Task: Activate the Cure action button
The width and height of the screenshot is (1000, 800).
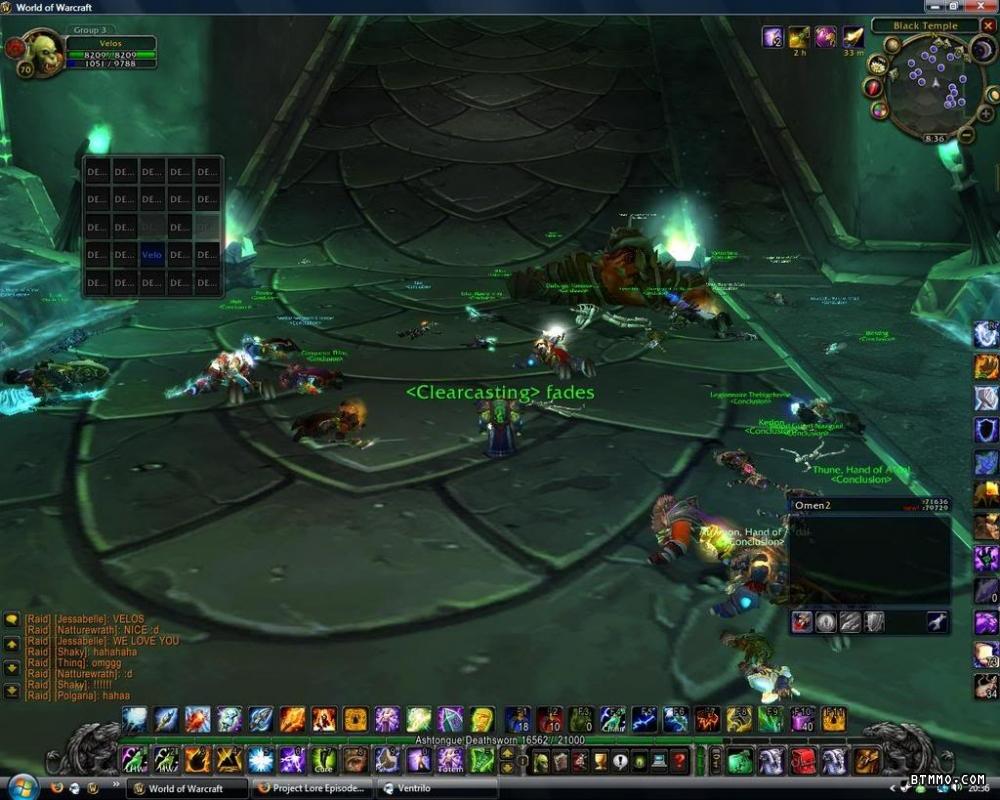Action: (x=322, y=761)
